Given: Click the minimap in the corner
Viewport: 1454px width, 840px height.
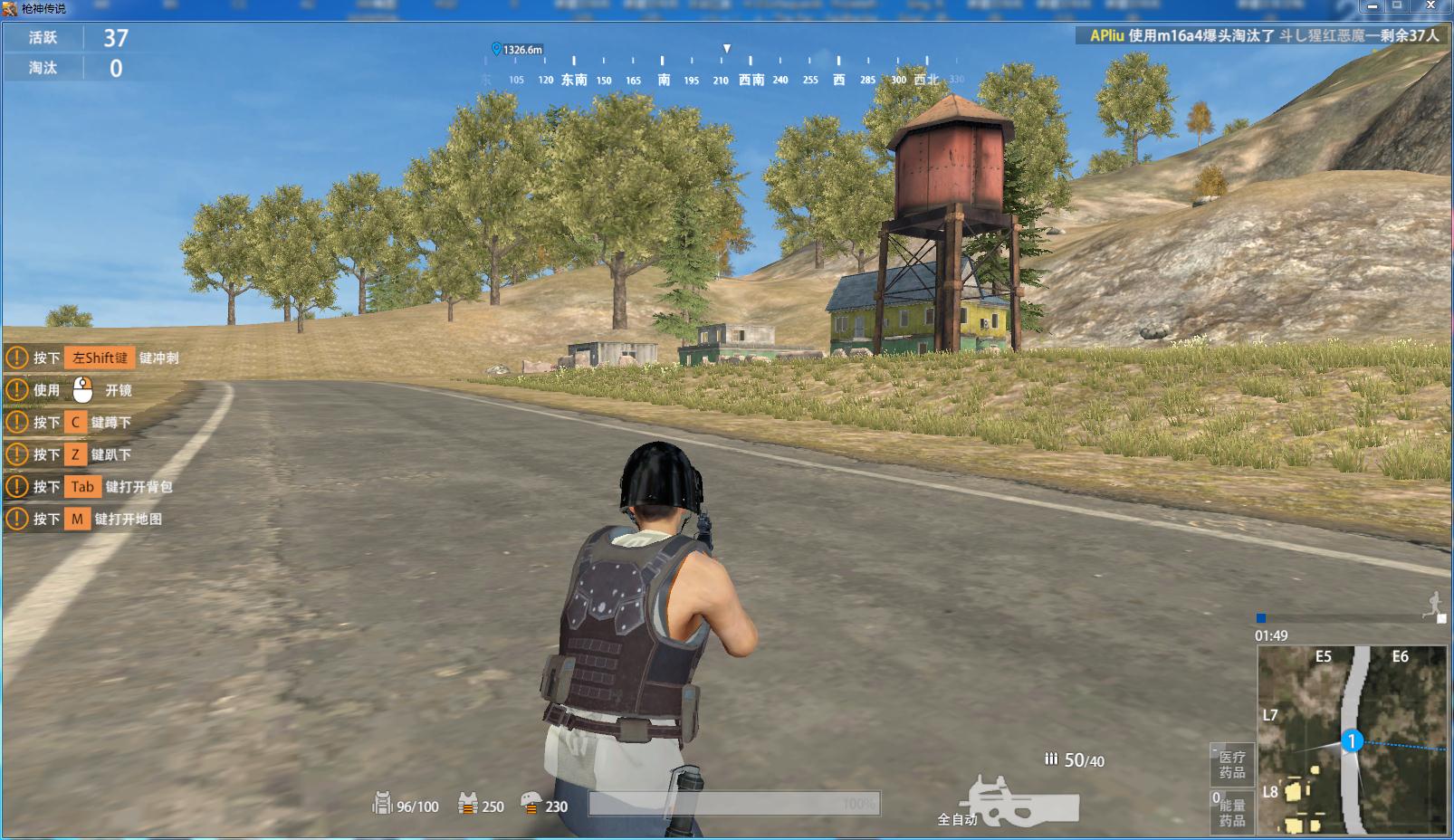Looking at the screenshot, I should click(1351, 740).
